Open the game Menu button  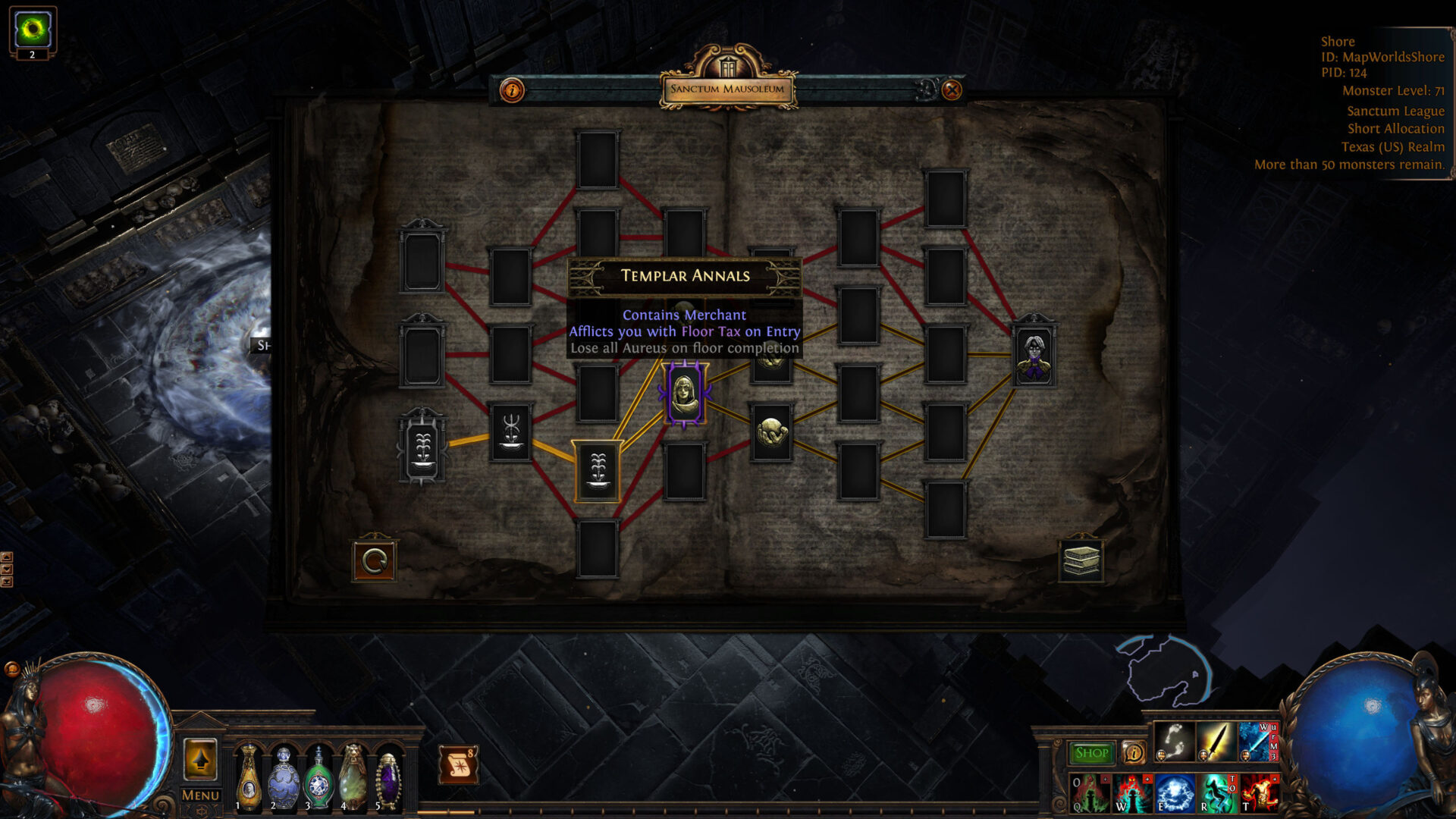[x=200, y=795]
